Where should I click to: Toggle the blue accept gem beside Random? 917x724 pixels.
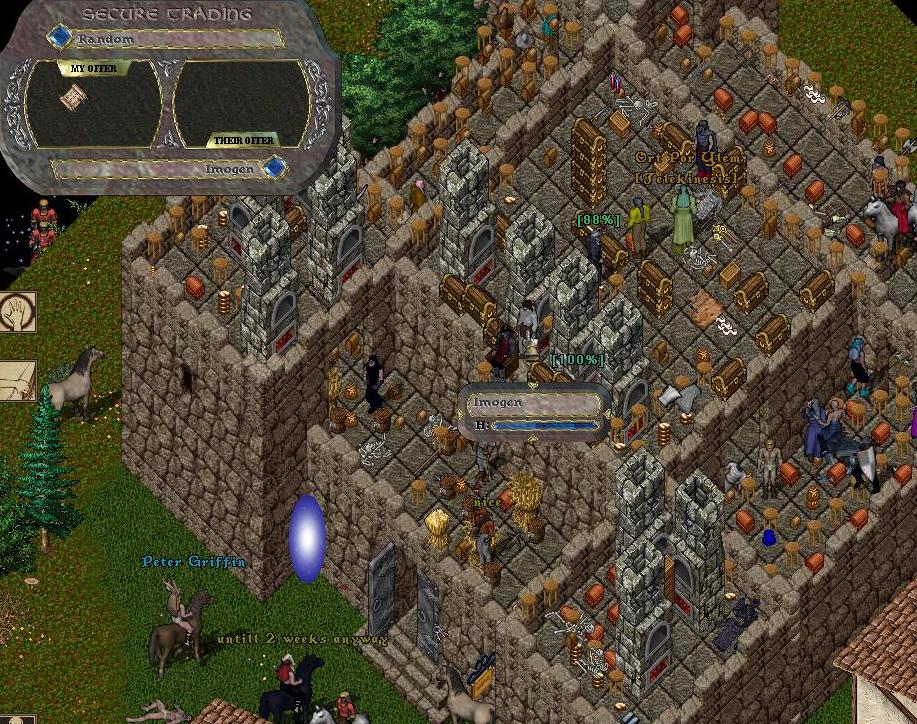[x=61, y=38]
